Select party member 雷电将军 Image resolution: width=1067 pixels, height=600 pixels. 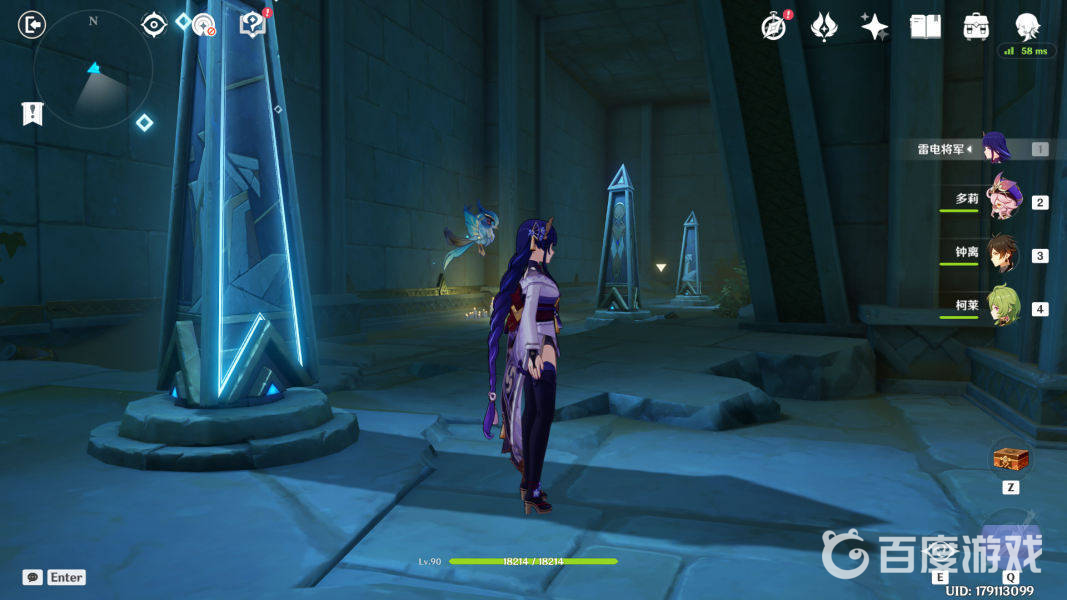pyautogui.click(x=996, y=149)
